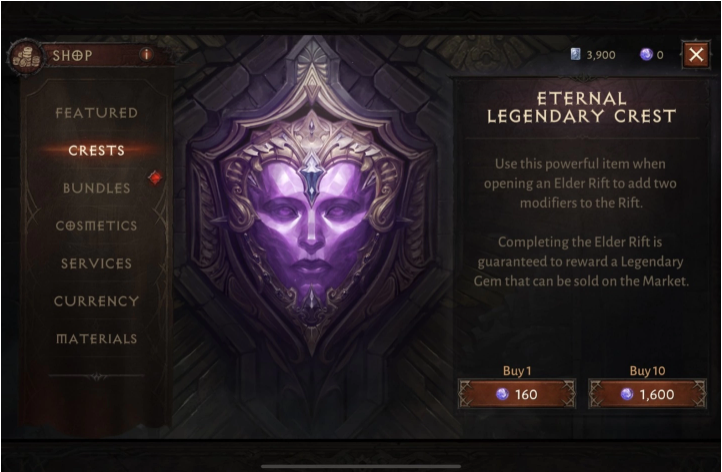Open the Featured shop category
This screenshot has width=722, height=472.
click(96, 113)
